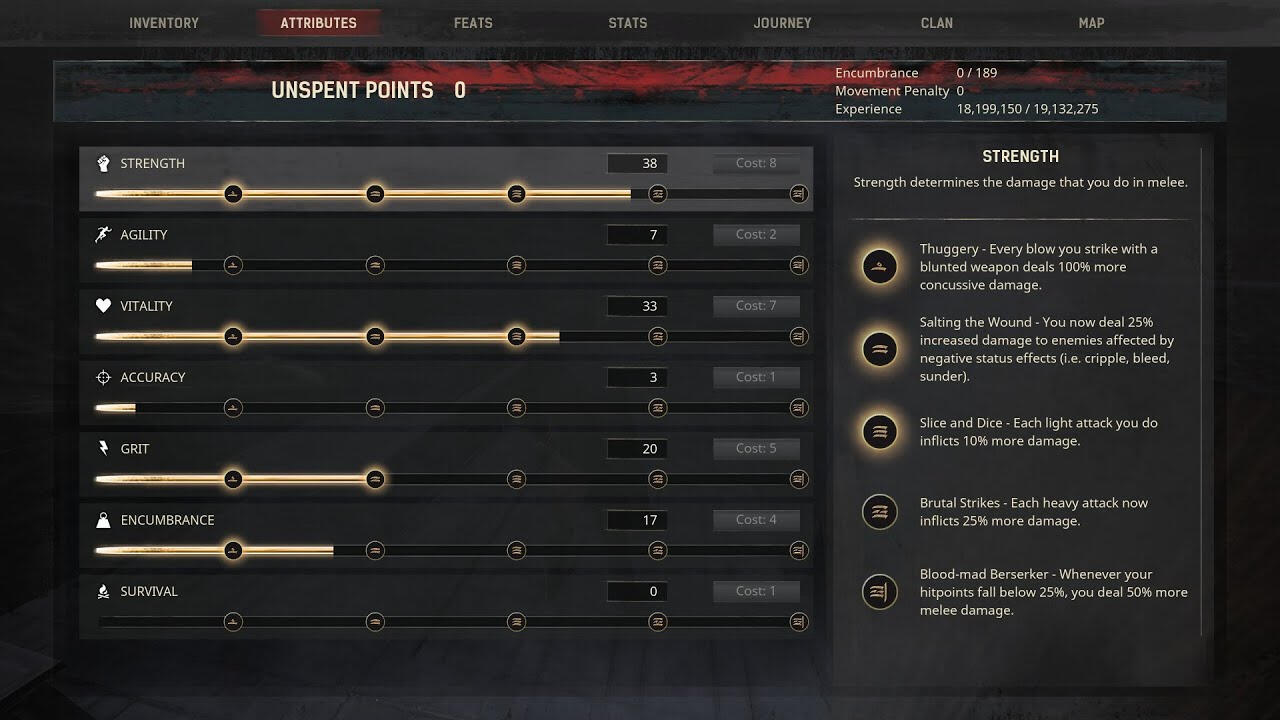1280x720 pixels.
Task: Select the Brutal Strikes perk icon
Action: [880, 512]
